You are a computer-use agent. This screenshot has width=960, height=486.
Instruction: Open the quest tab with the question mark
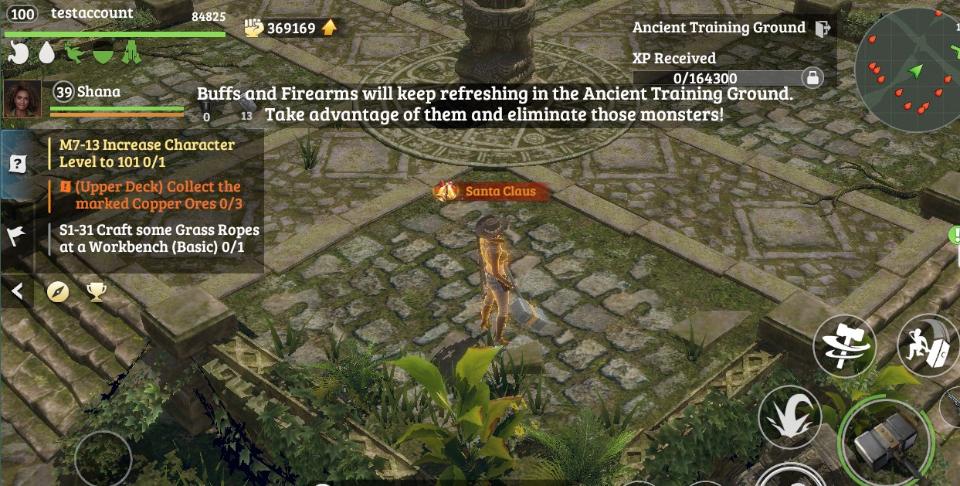tap(17, 164)
